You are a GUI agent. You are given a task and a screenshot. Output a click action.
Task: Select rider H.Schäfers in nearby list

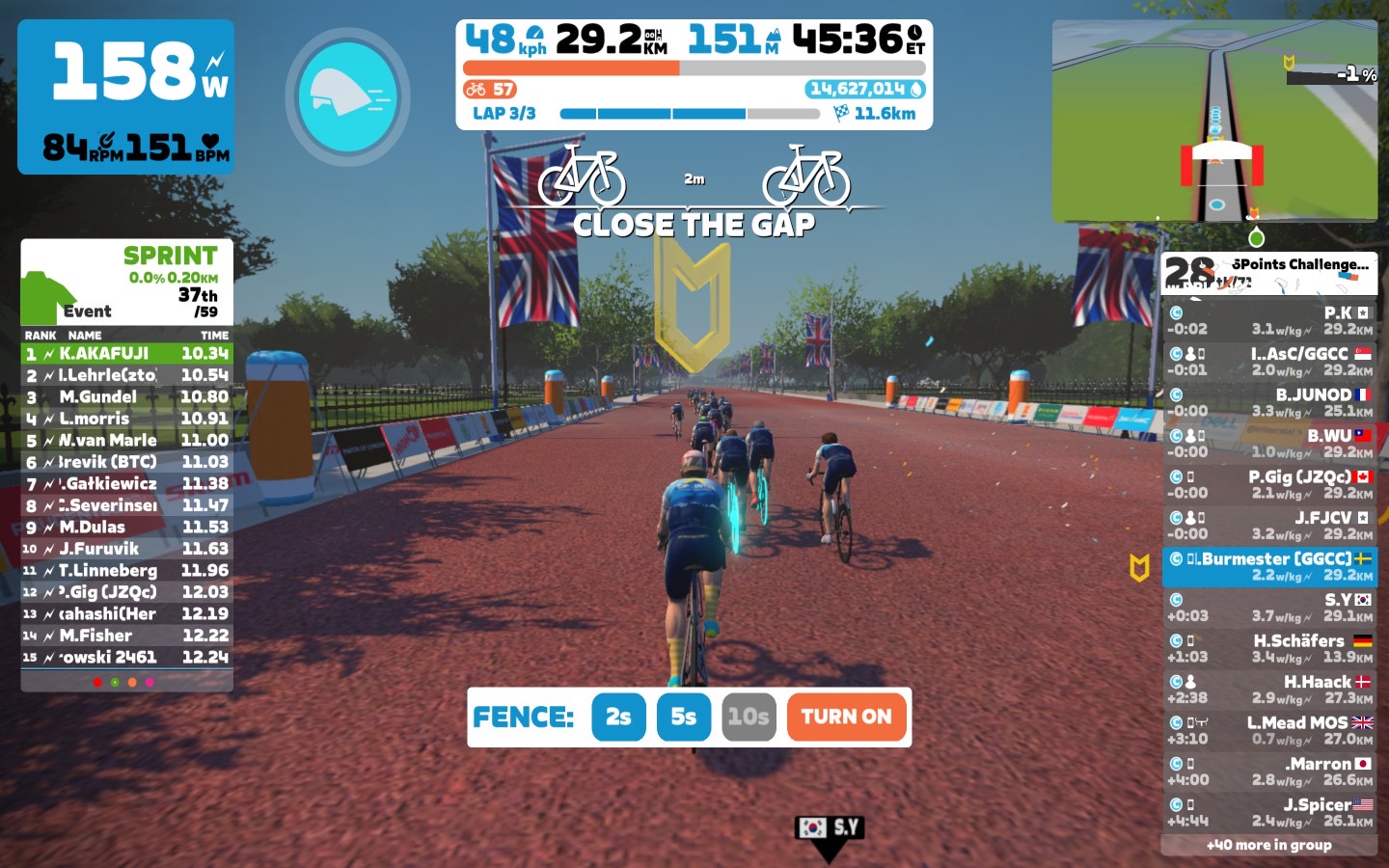click(1269, 648)
